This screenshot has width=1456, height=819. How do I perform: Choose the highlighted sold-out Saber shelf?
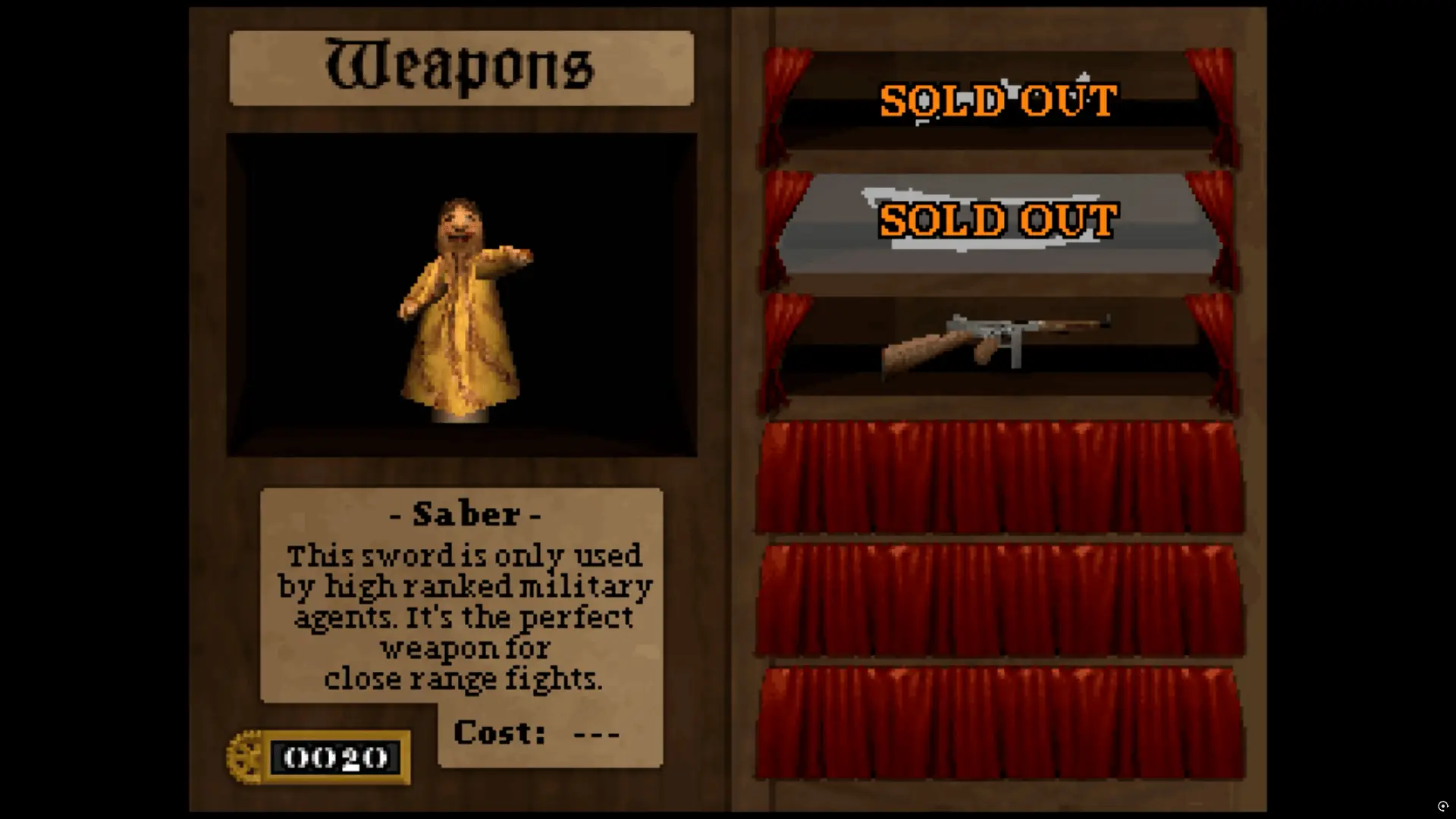pyautogui.click(x=998, y=221)
